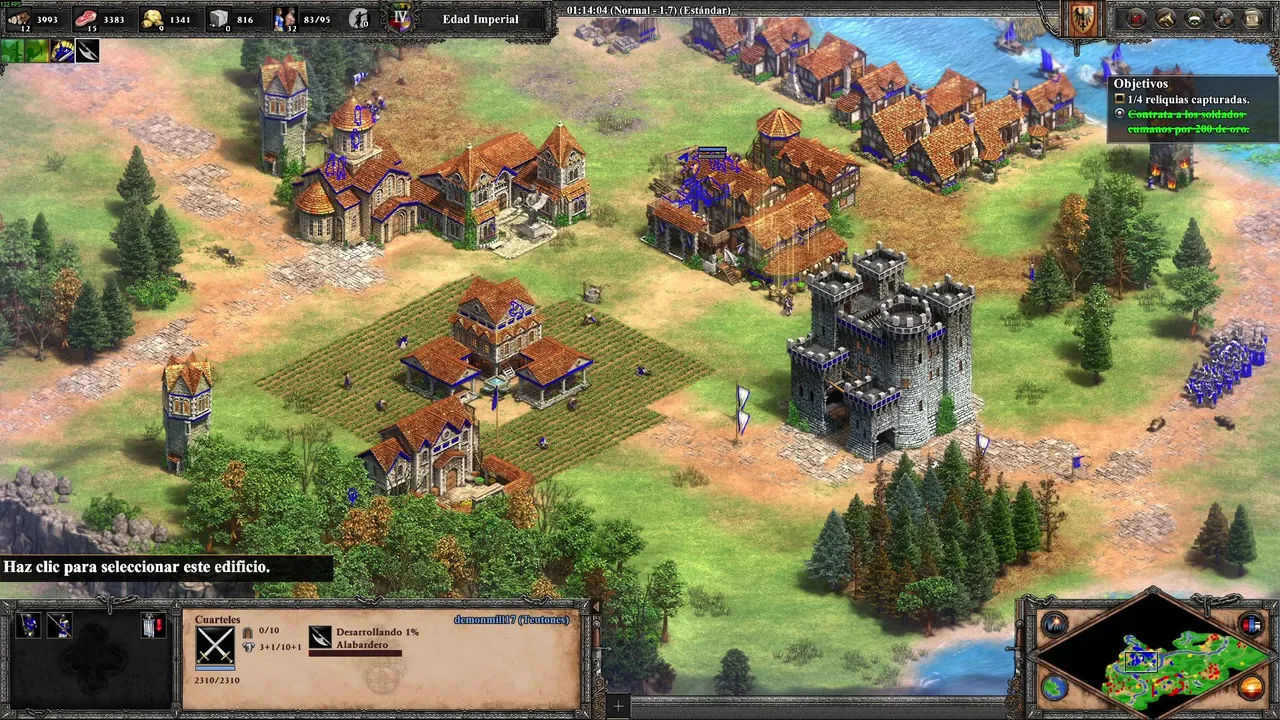Click the Teutons eagle shield emblem
The width and height of the screenshot is (1280, 720).
(x=1083, y=19)
